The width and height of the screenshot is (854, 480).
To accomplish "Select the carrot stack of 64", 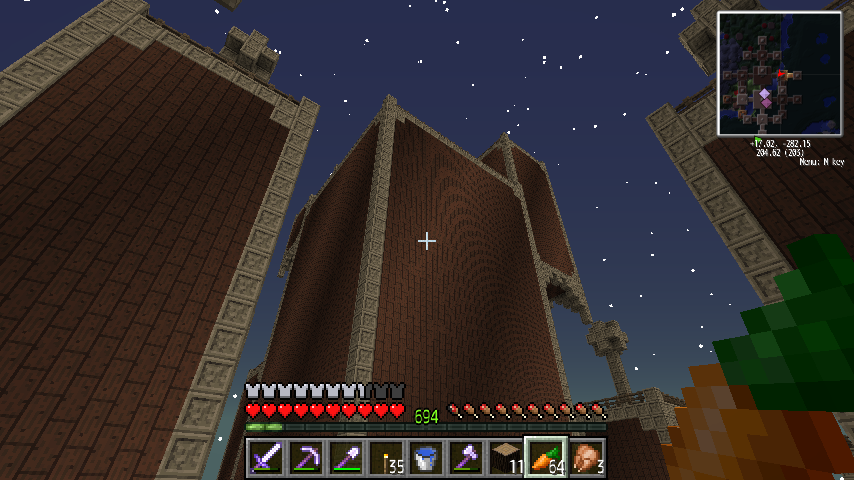I will pyautogui.click(x=546, y=458).
